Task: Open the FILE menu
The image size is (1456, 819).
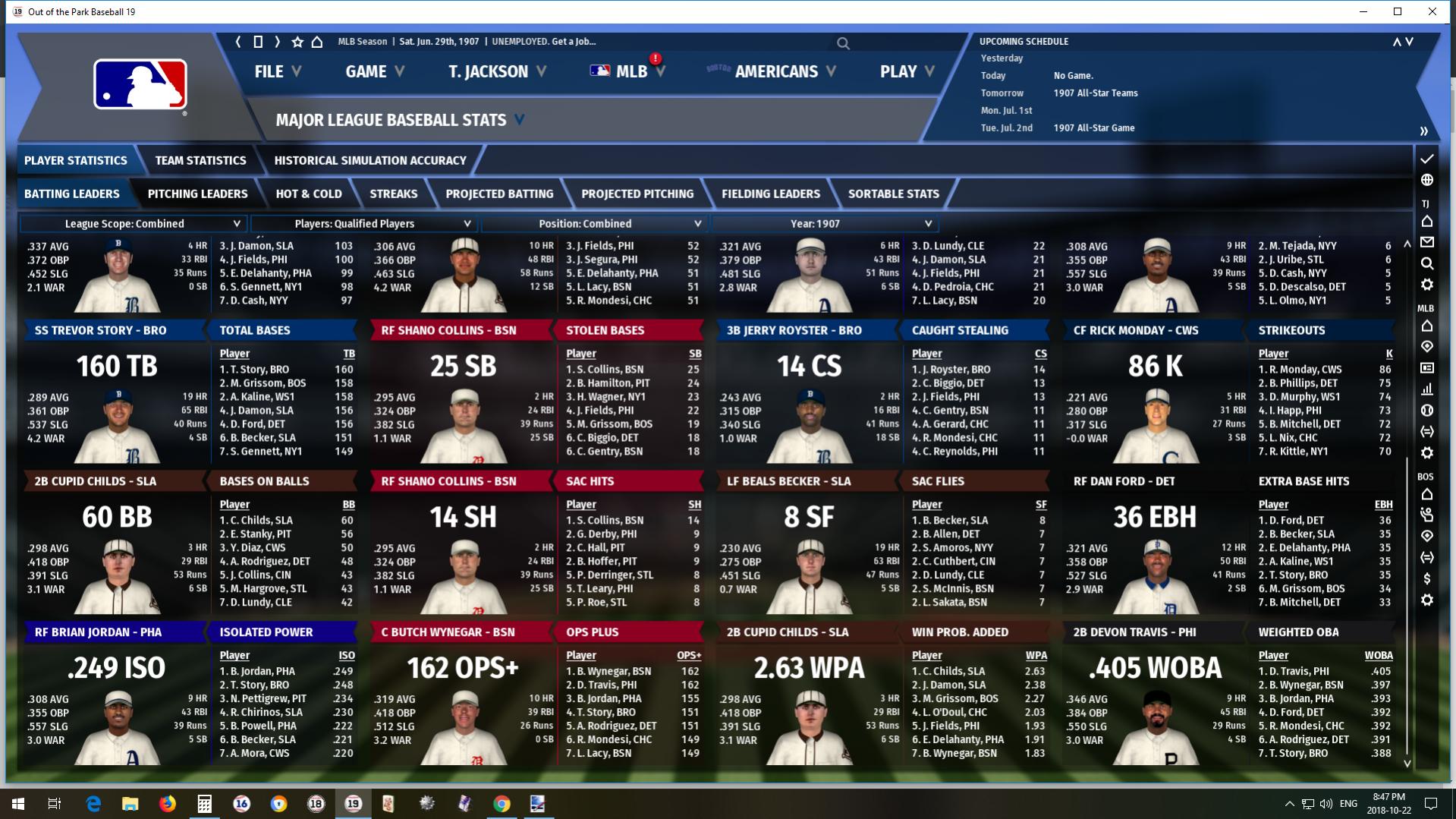Action: click(278, 71)
